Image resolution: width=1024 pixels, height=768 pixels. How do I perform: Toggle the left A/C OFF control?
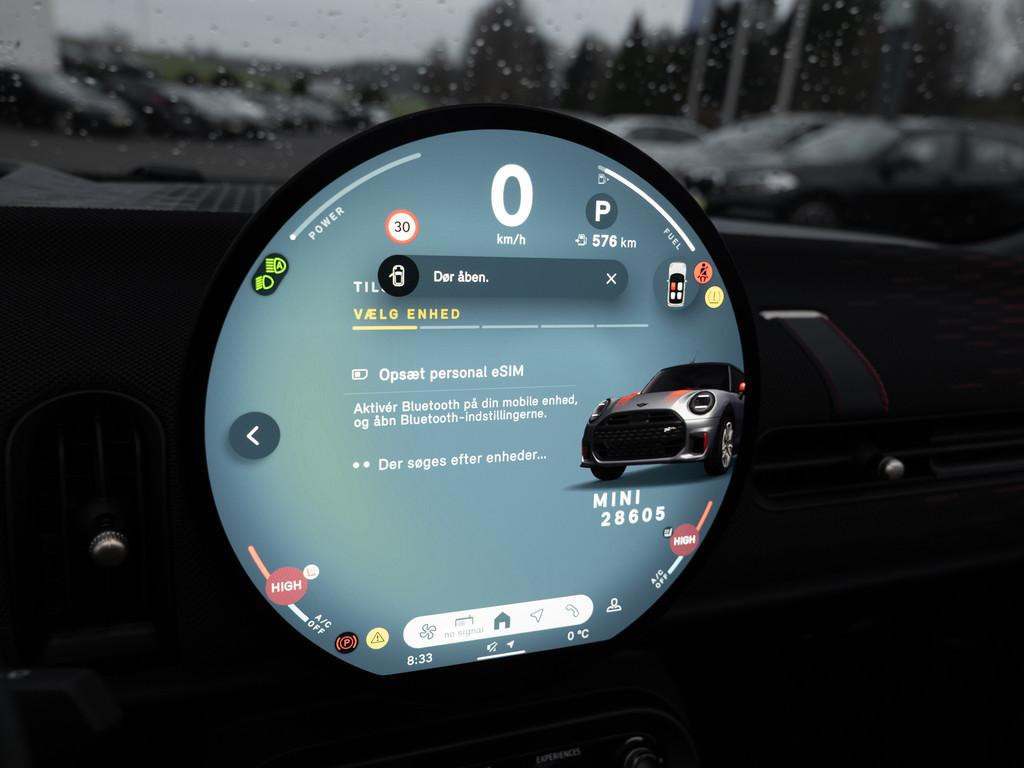tap(320, 626)
